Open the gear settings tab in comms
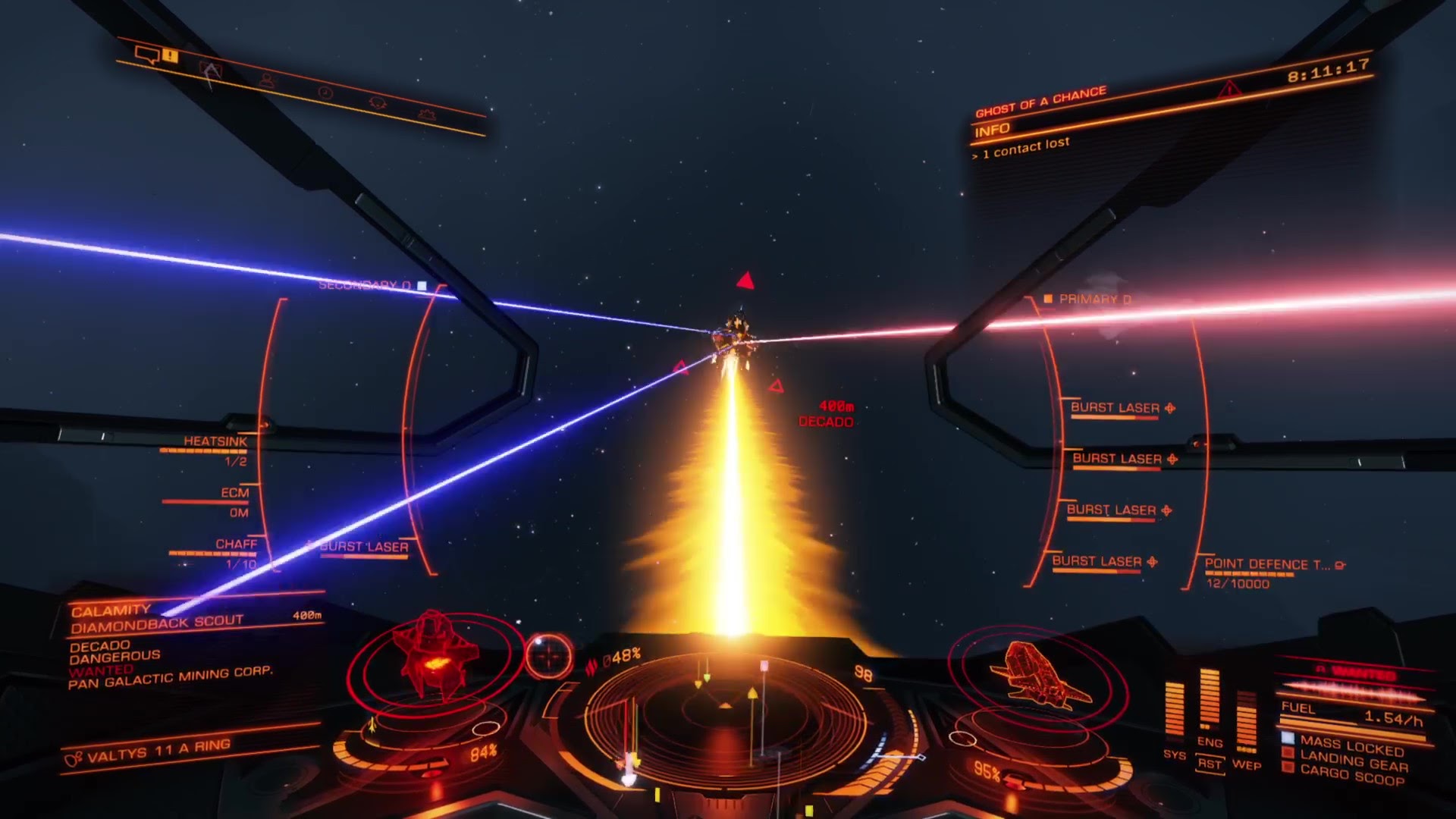The image size is (1456, 819). 427,115
